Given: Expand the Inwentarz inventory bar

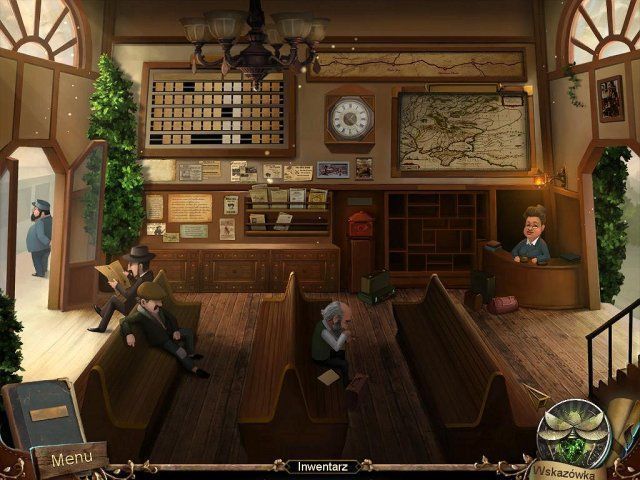Looking at the screenshot, I should point(319,466).
